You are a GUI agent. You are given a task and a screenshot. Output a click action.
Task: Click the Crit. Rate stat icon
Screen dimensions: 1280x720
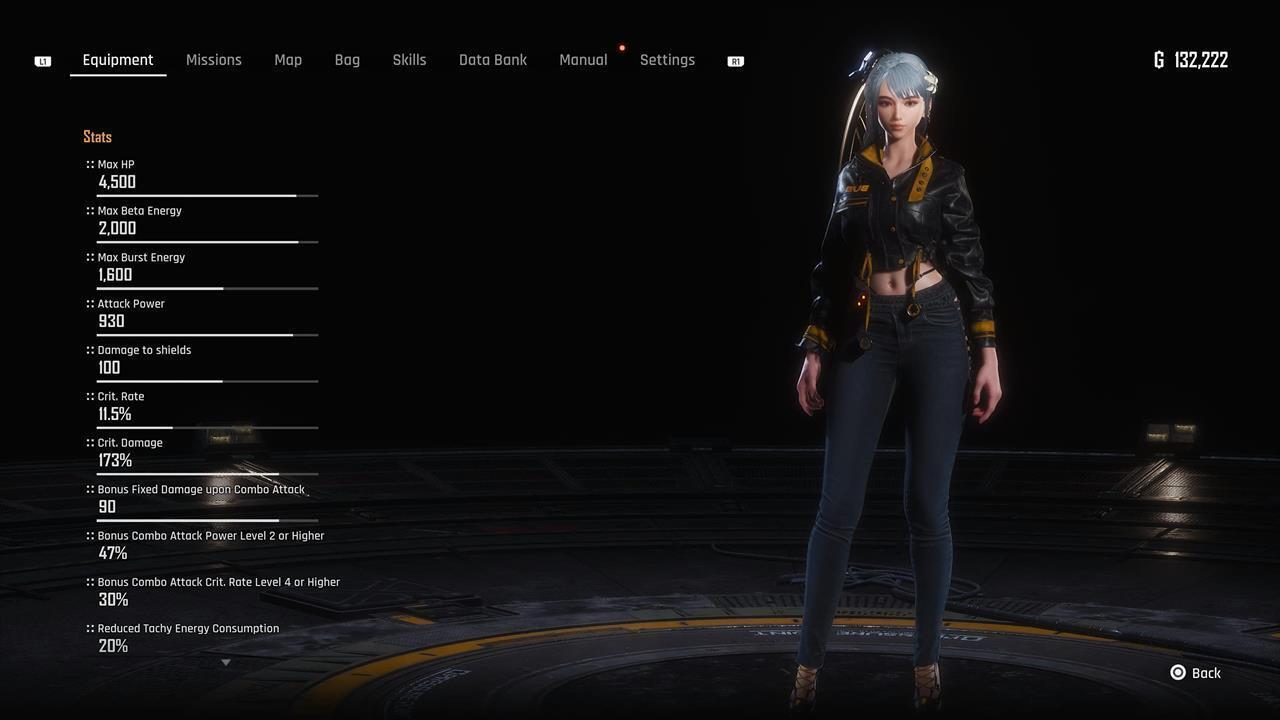(89, 396)
